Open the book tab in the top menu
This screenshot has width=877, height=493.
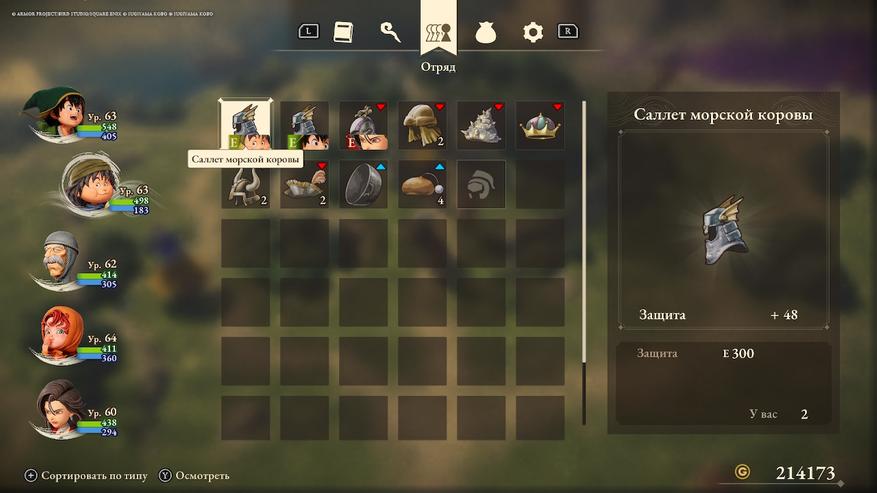344,31
